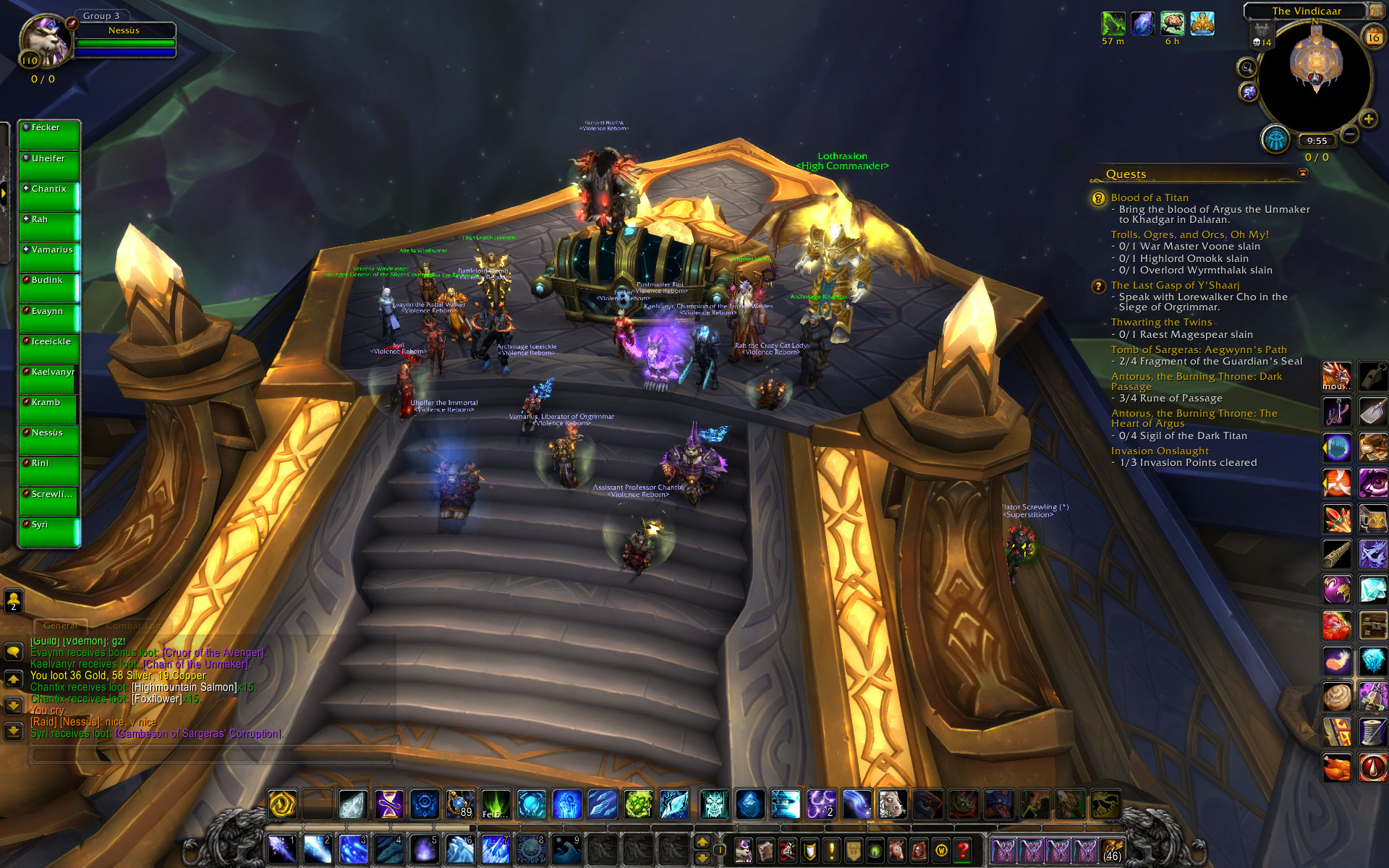Click the Nessùs player portrait

[45, 42]
